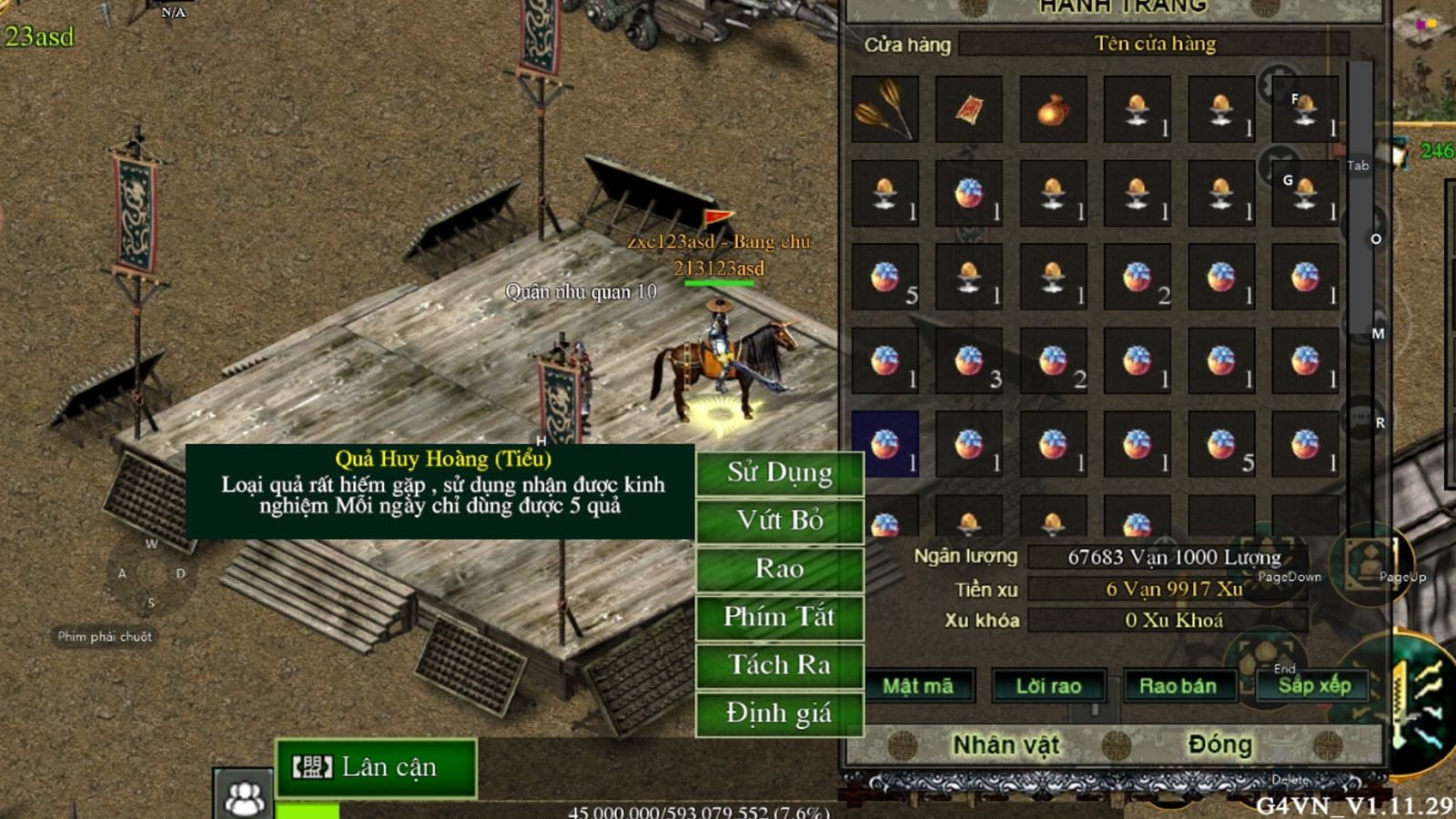Select the red scroll item slot

(x=969, y=110)
